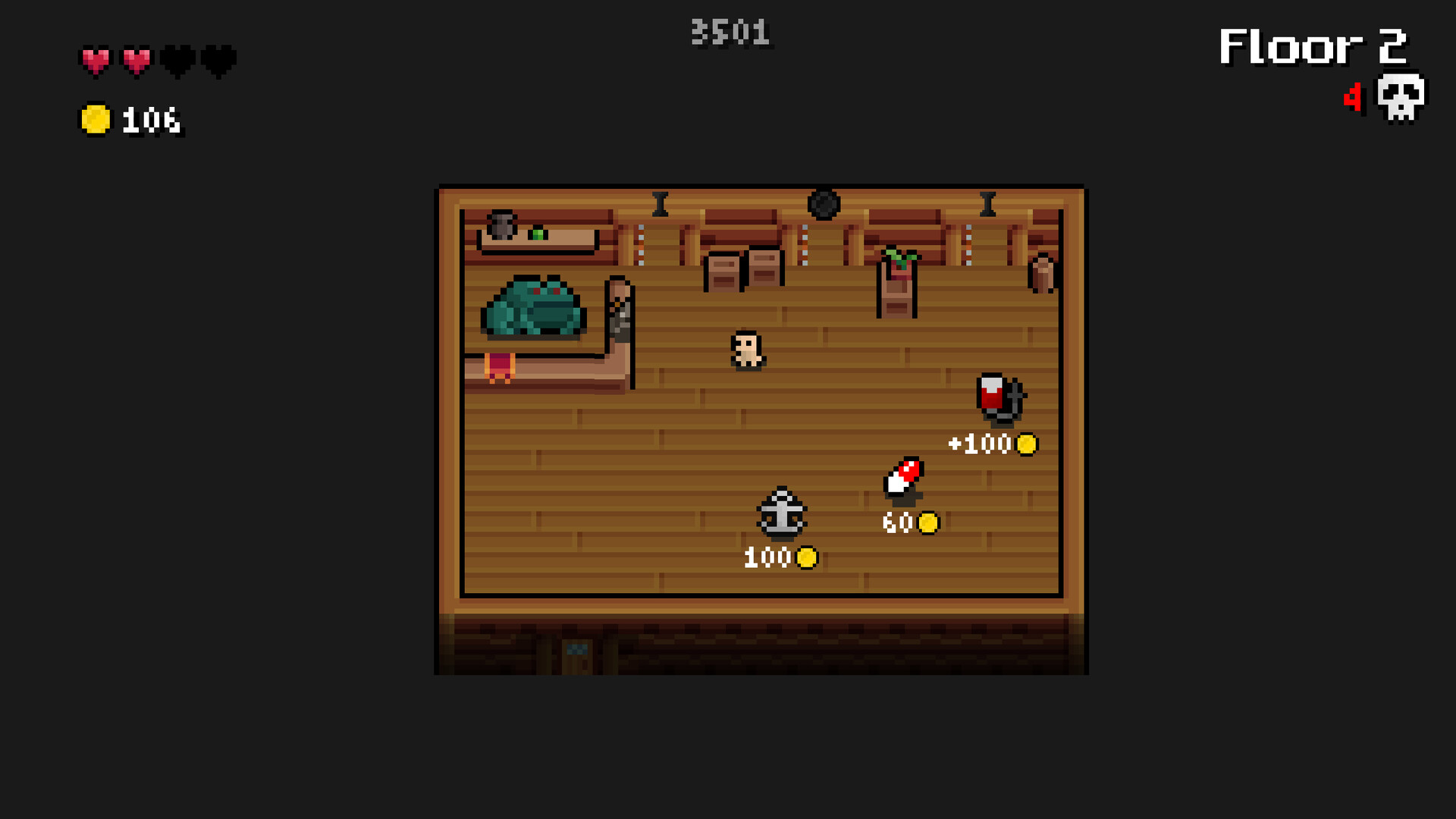
Task: Buy the red pill item priced 60
Action: click(x=902, y=478)
